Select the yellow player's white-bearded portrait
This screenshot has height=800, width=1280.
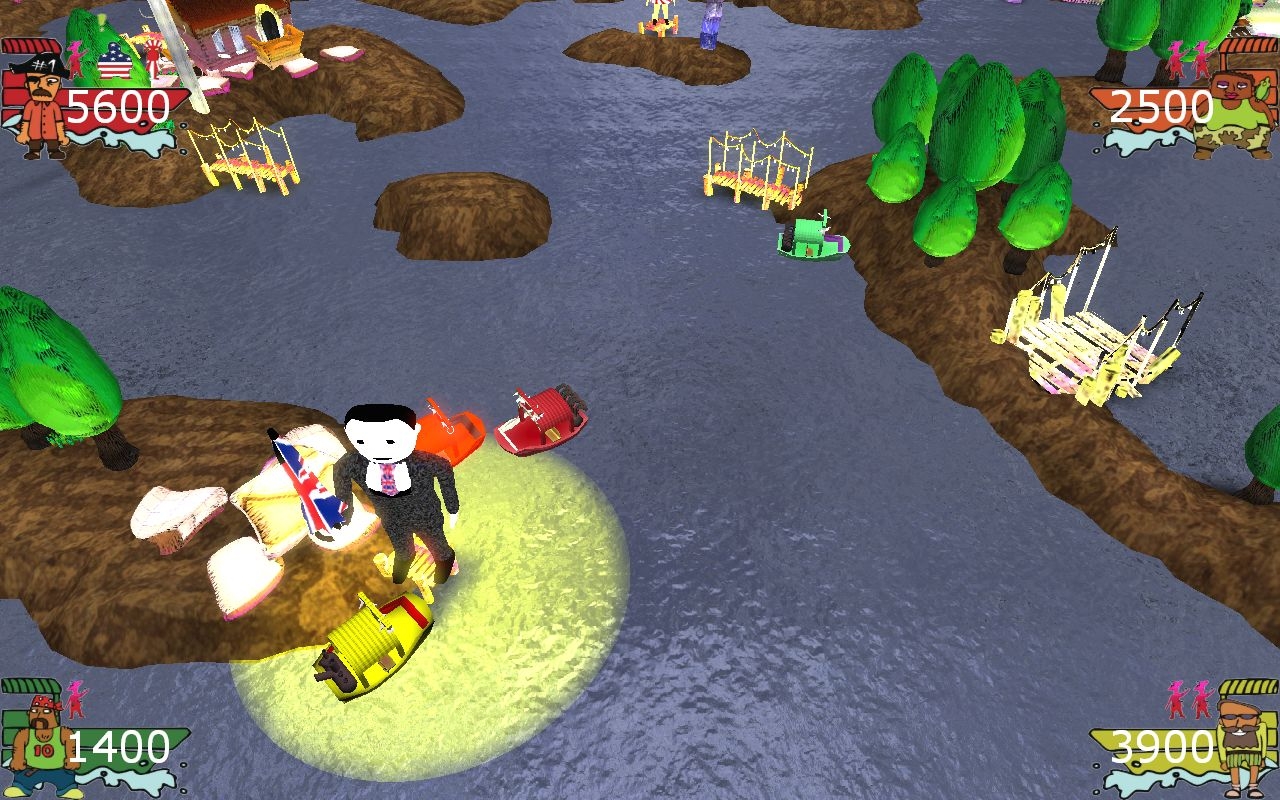click(1240, 742)
